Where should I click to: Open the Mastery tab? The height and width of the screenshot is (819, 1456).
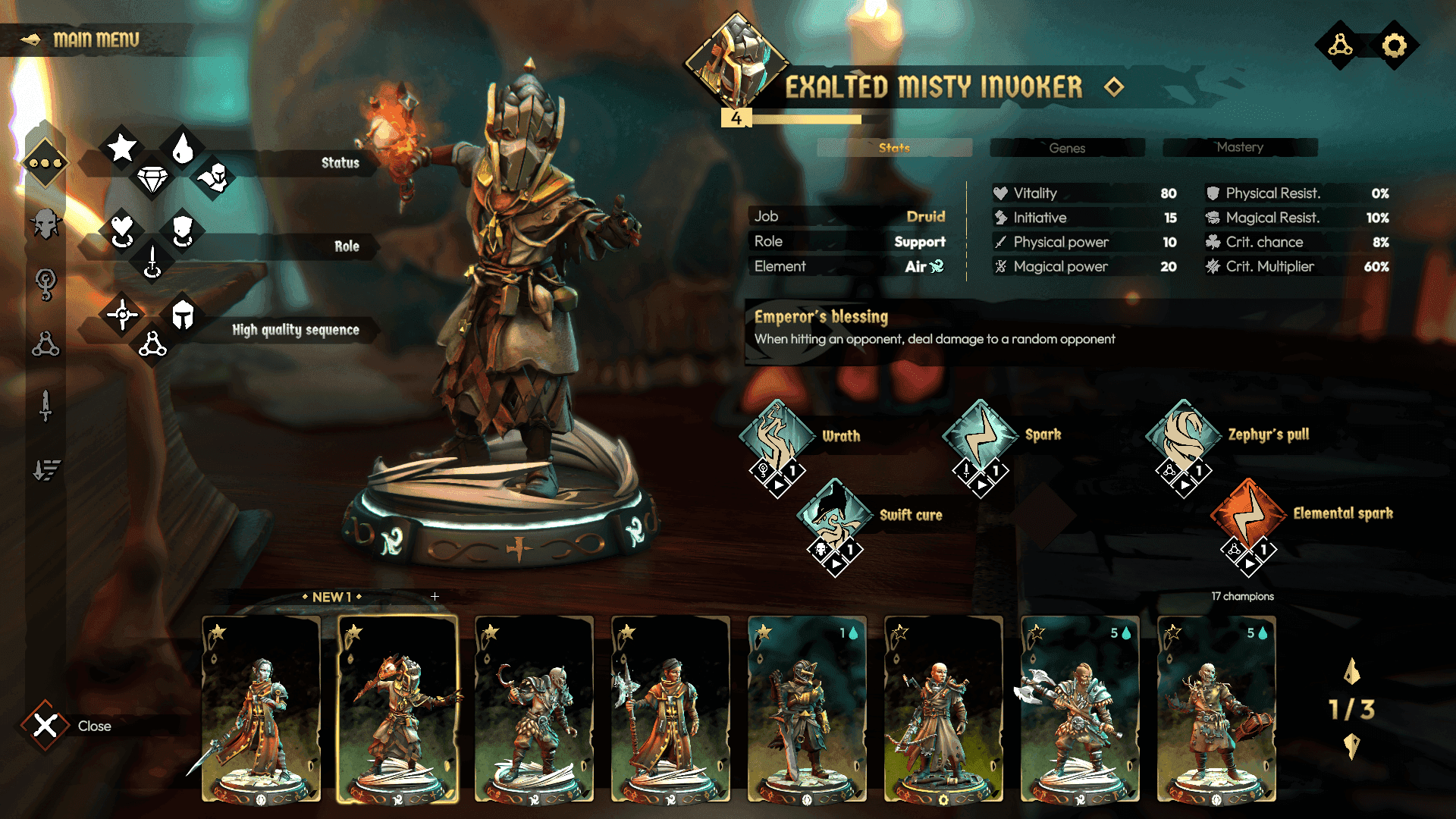[1239, 147]
